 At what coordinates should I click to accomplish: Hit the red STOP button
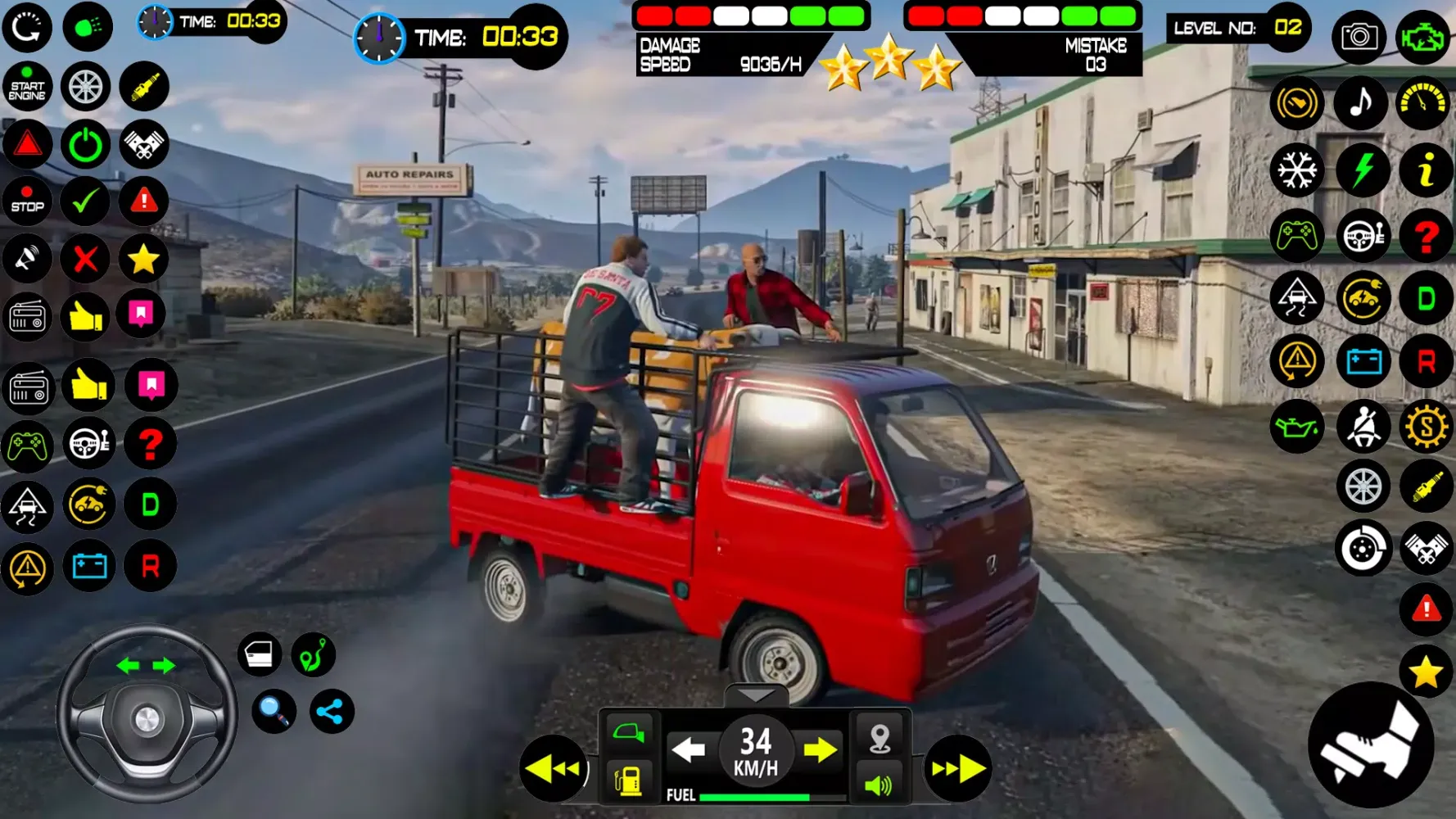pos(27,201)
